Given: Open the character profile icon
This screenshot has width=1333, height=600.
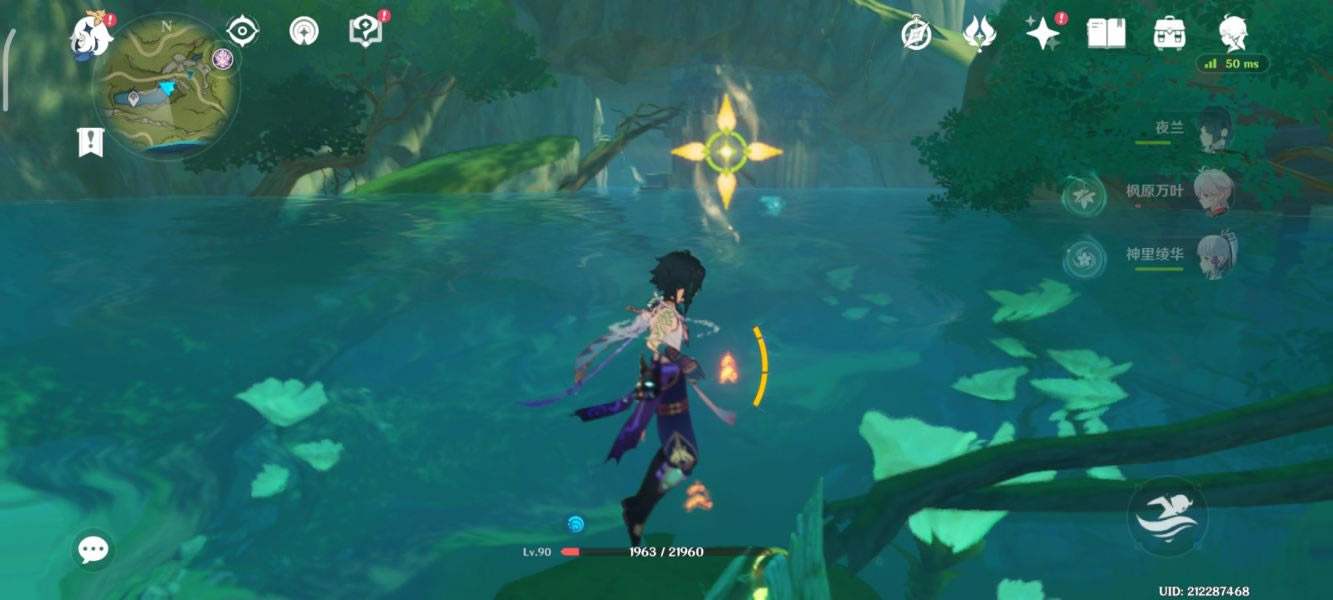Looking at the screenshot, I should (x=1233, y=32).
